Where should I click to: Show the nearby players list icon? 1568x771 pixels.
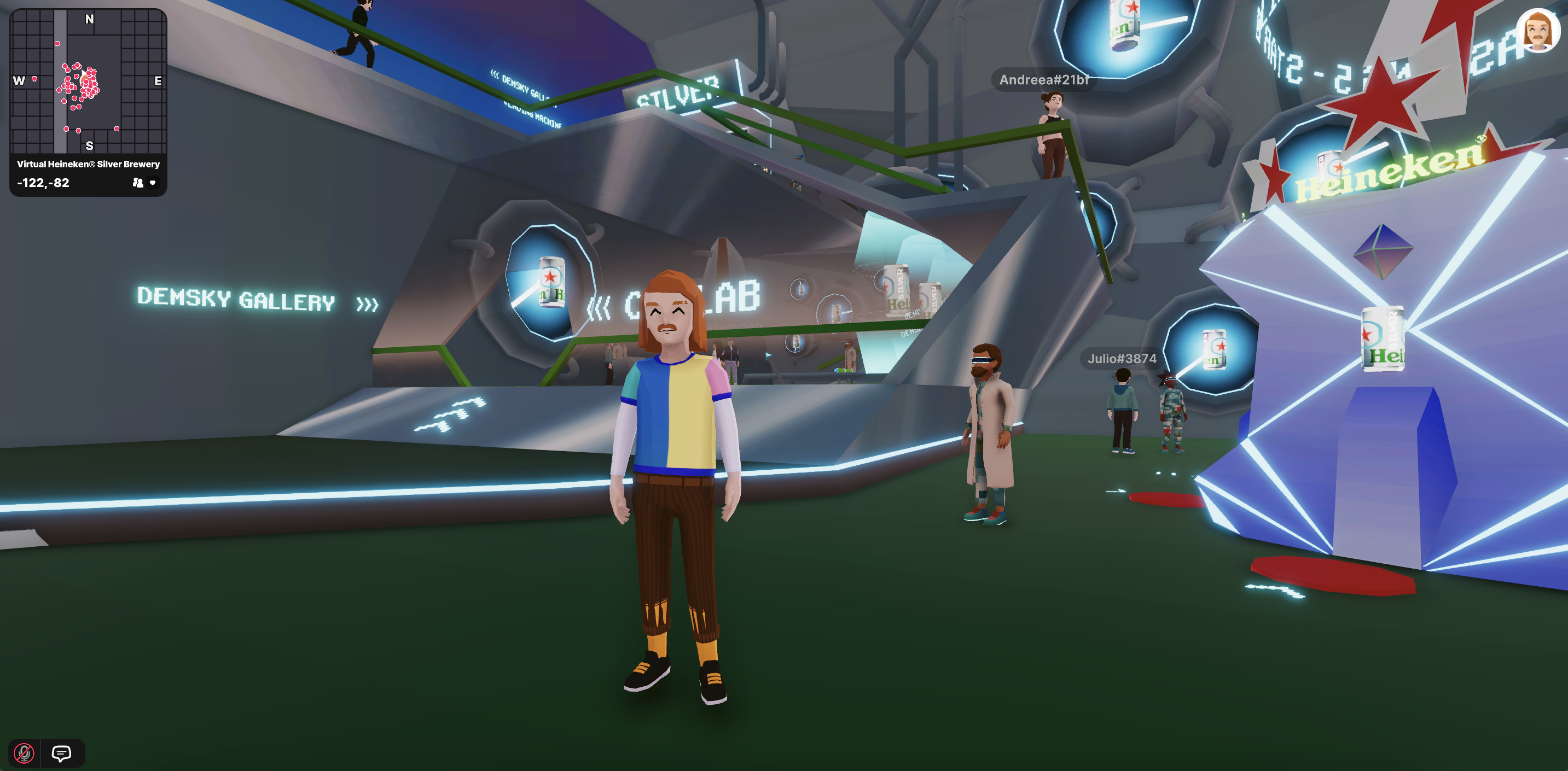click(x=137, y=183)
